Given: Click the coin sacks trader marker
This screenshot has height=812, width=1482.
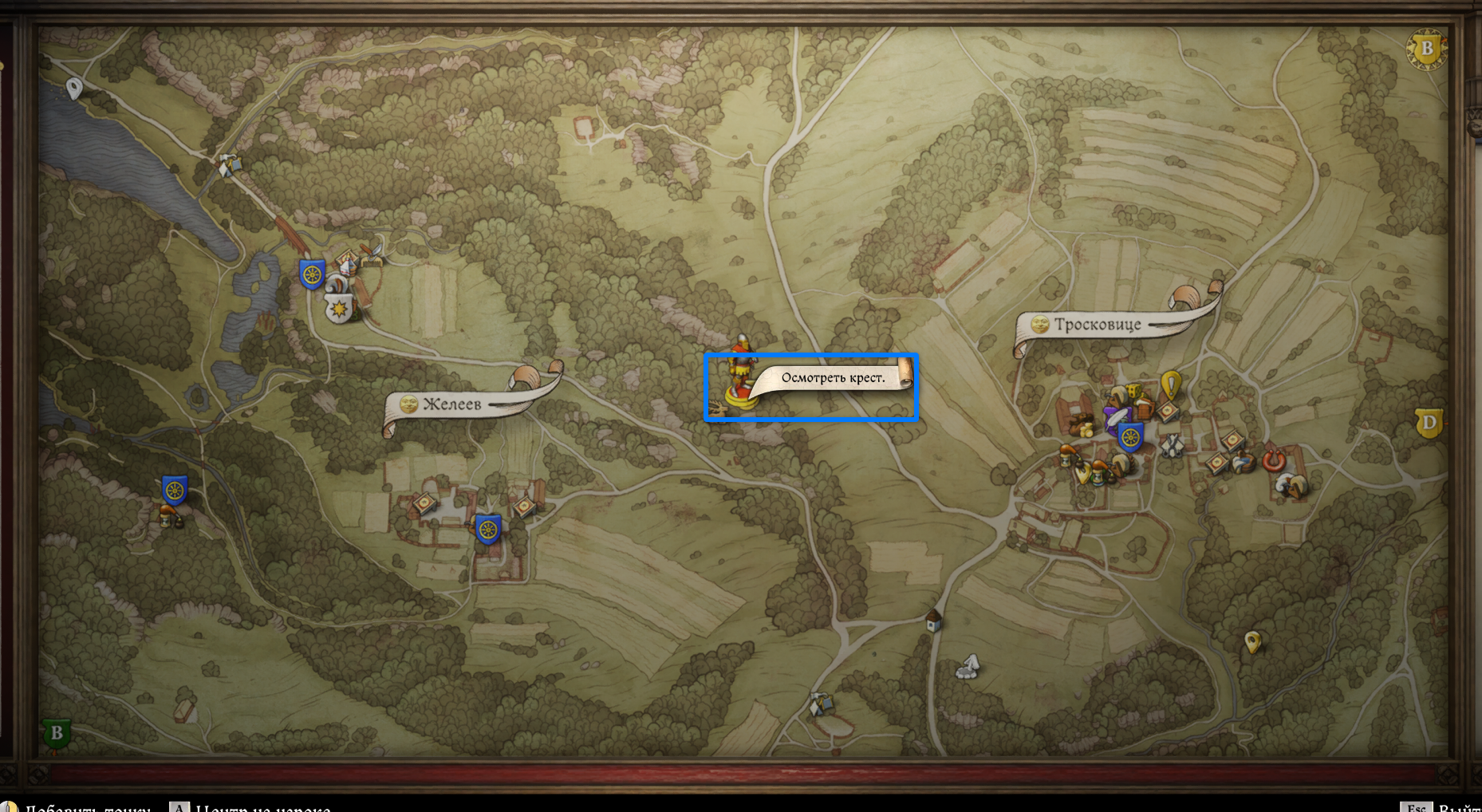Looking at the screenshot, I should pos(1080,425).
